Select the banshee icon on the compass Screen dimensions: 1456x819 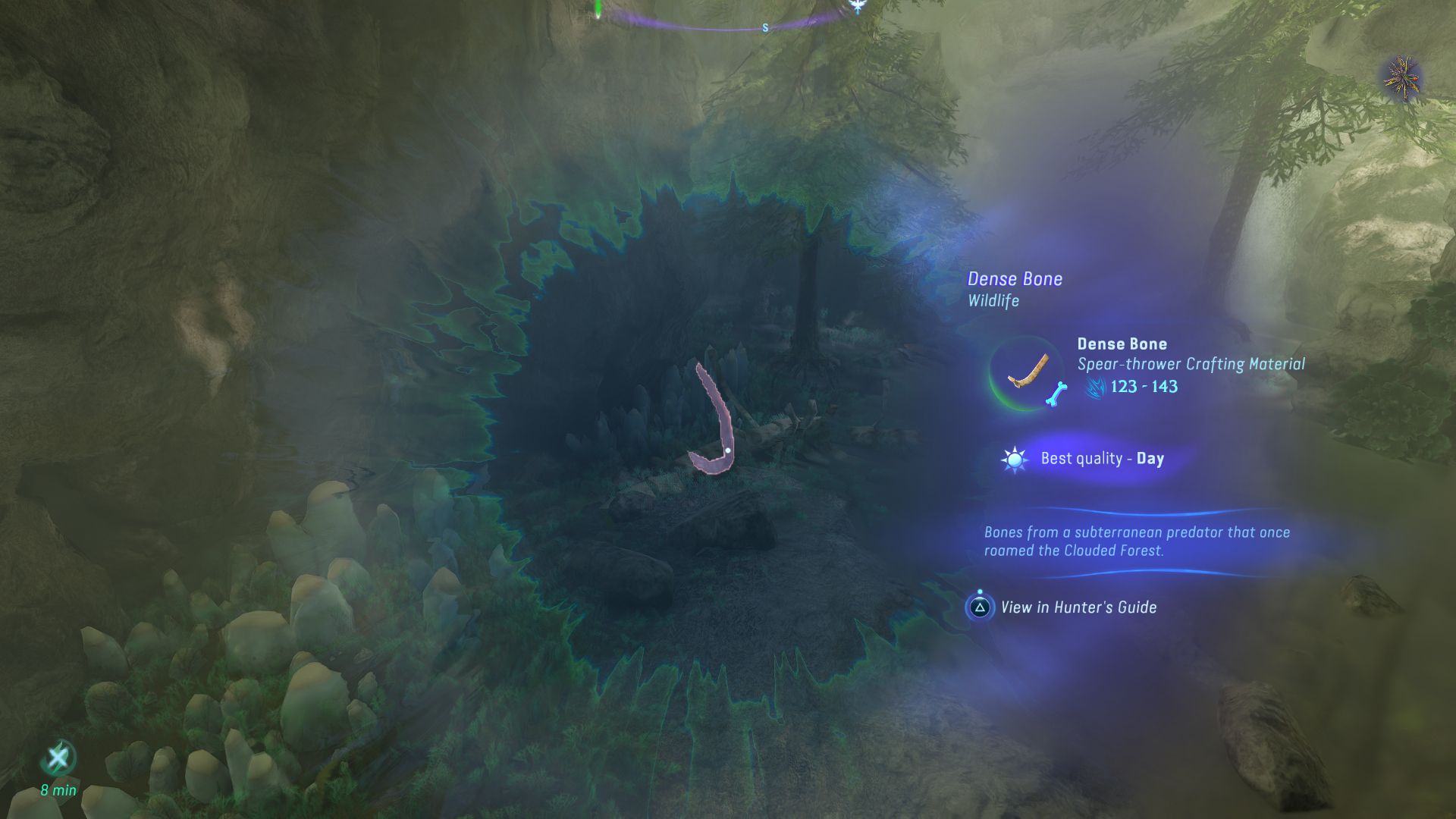click(x=858, y=6)
